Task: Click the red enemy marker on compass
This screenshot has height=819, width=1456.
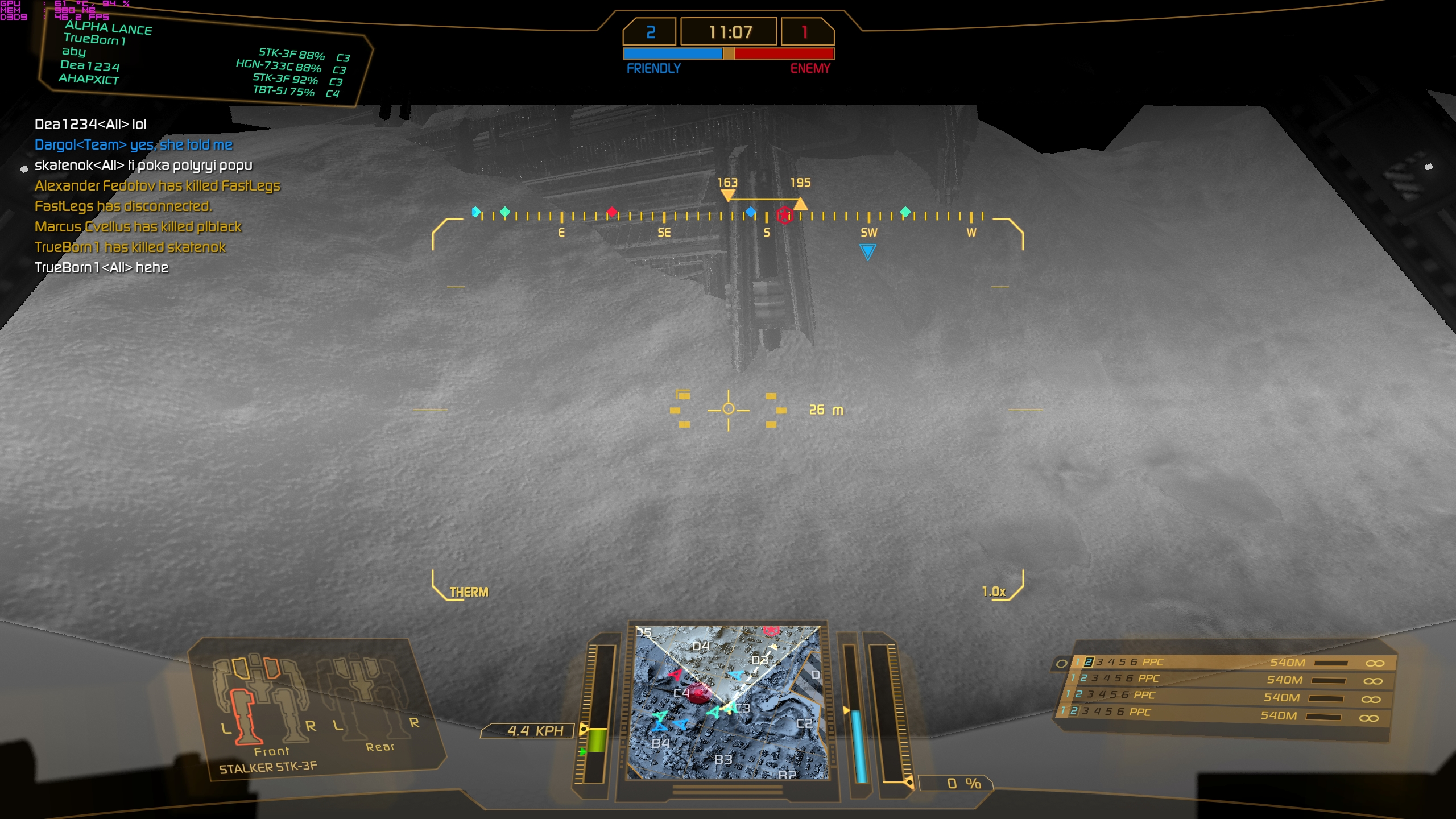Action: 785,215
